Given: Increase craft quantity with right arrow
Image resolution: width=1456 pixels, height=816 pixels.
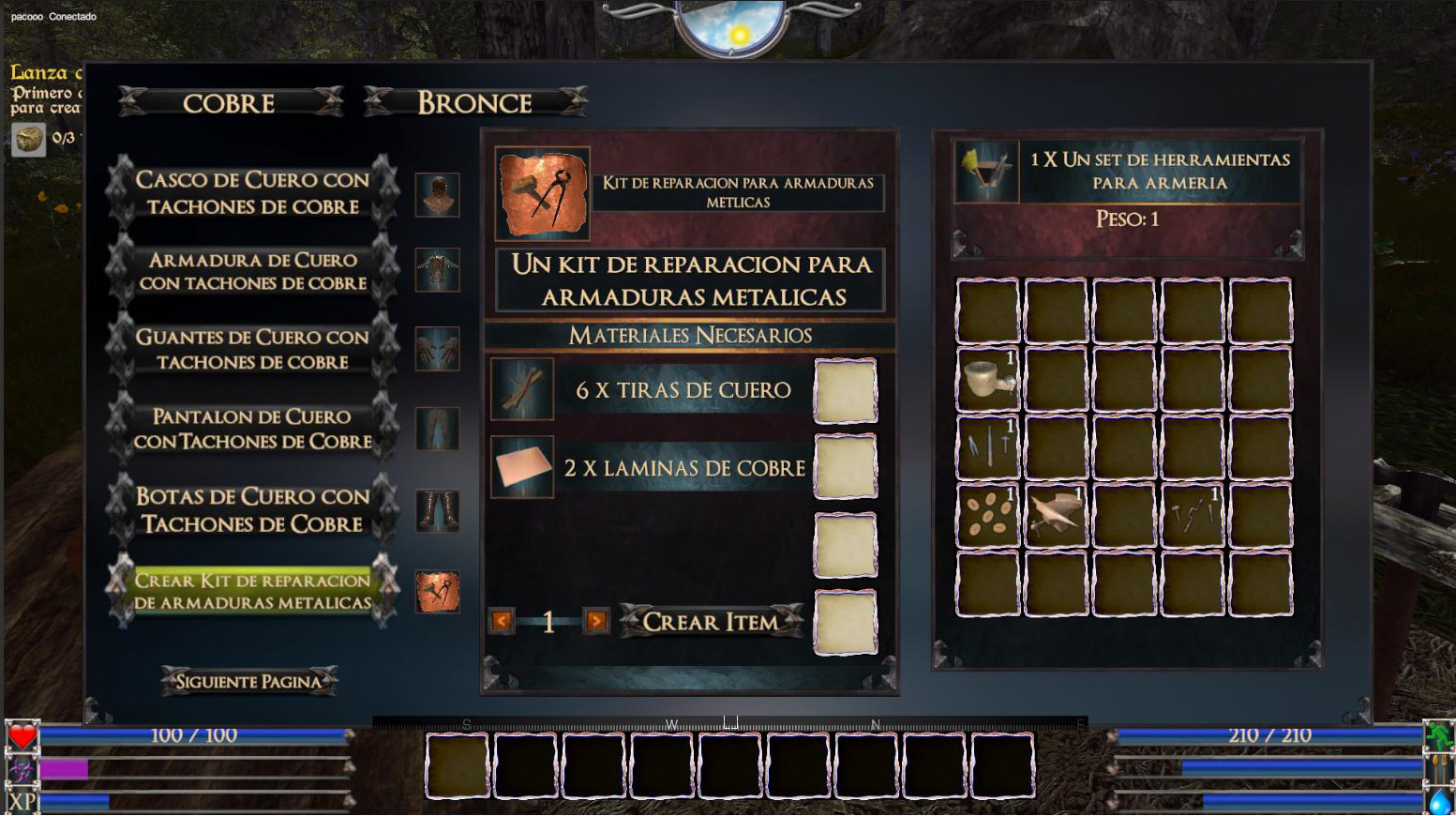Looking at the screenshot, I should click(595, 621).
